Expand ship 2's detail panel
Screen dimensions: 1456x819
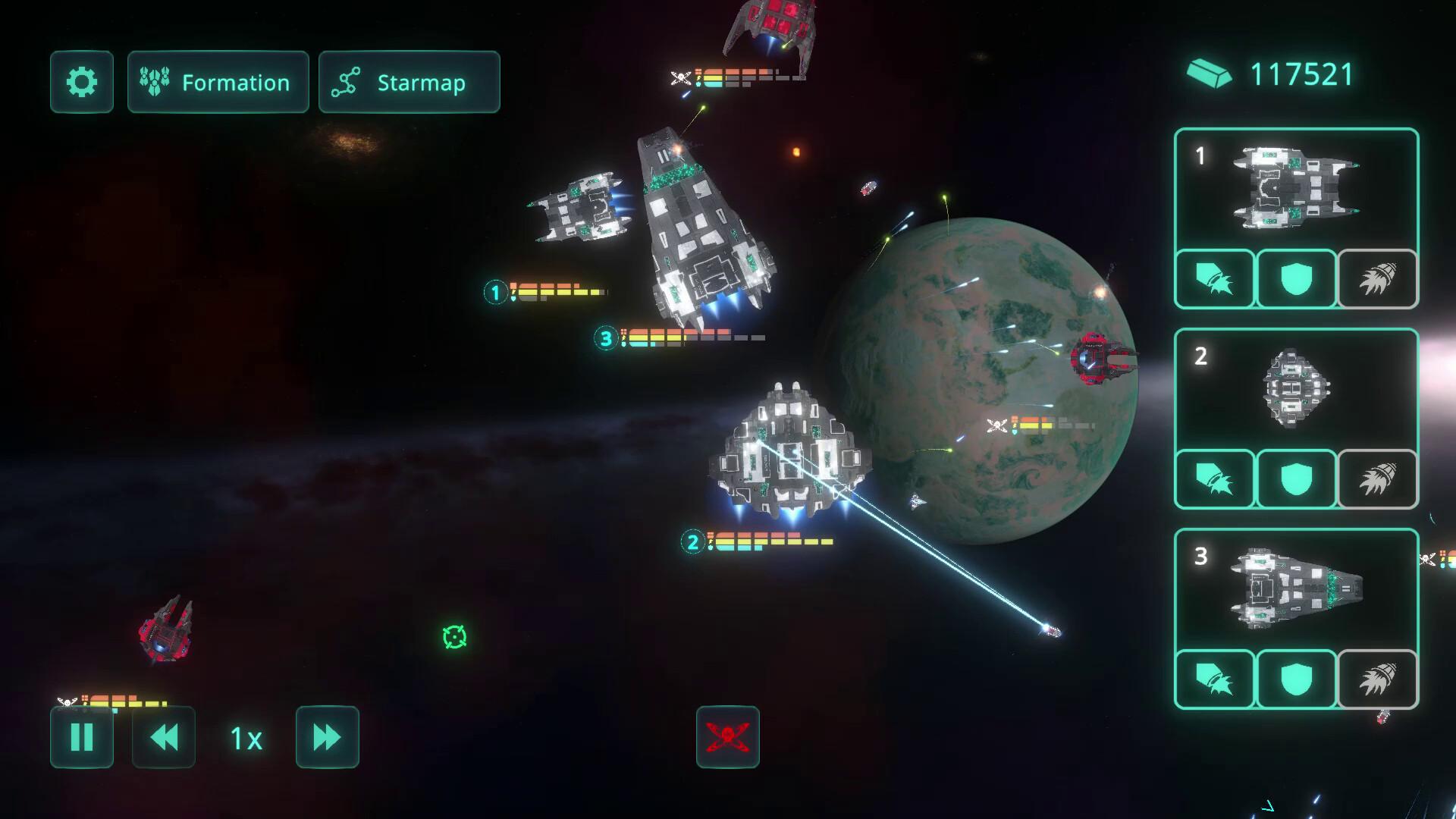click(1296, 391)
